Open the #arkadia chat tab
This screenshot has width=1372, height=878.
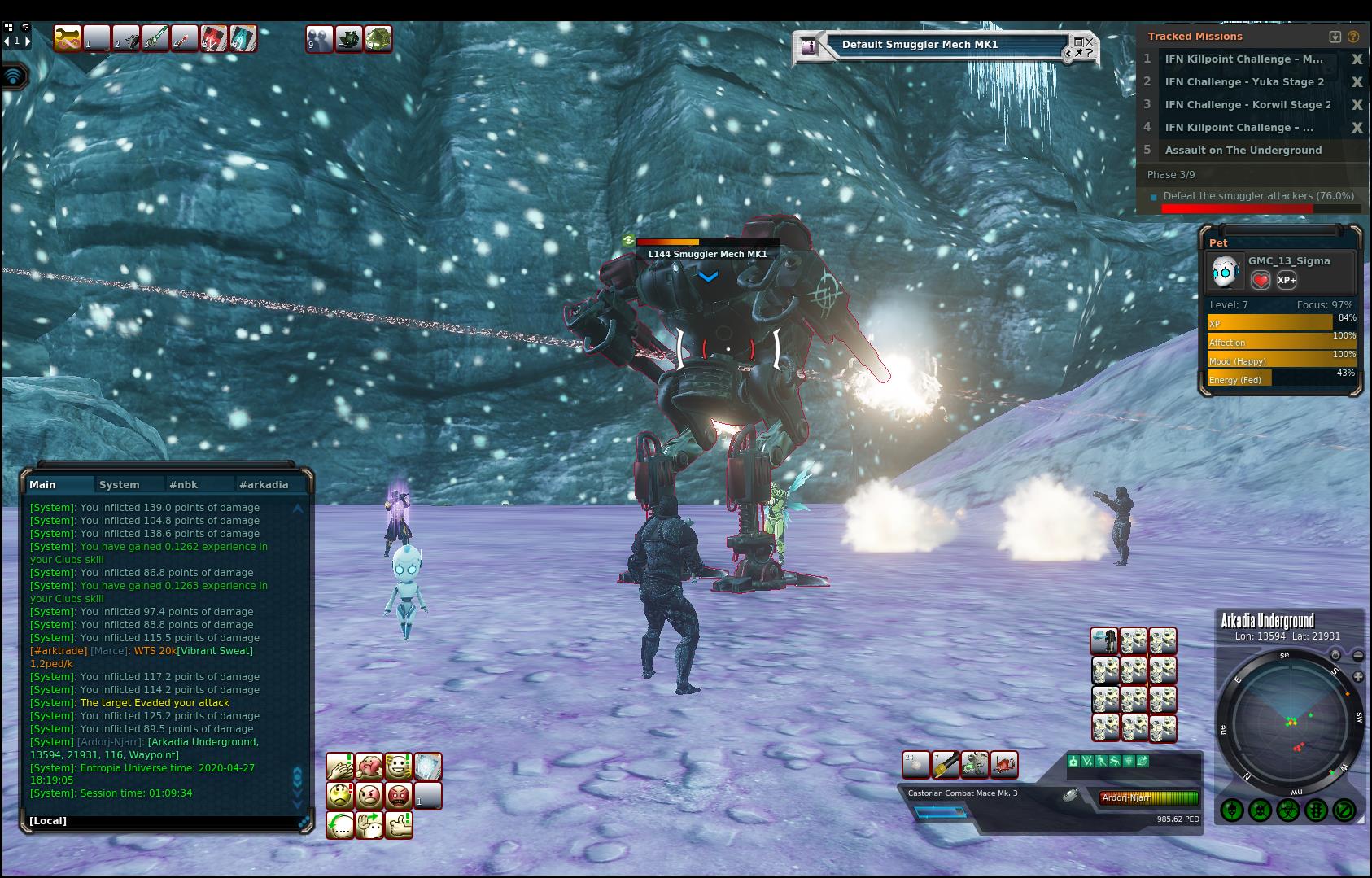click(x=264, y=484)
